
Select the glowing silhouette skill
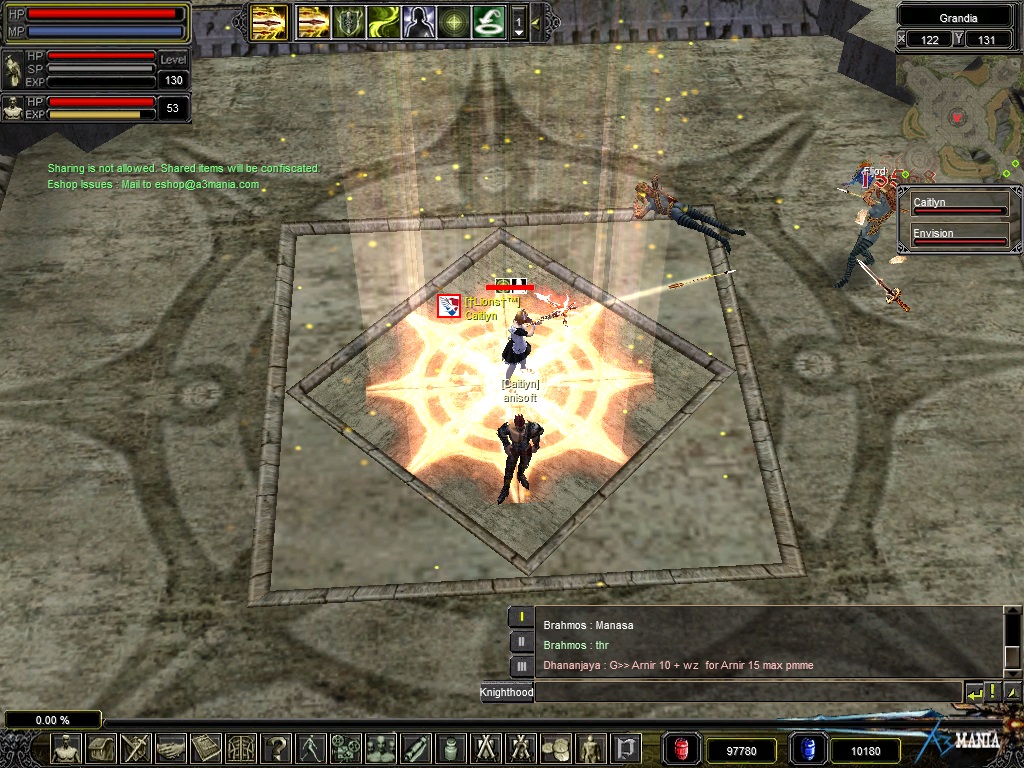point(418,21)
